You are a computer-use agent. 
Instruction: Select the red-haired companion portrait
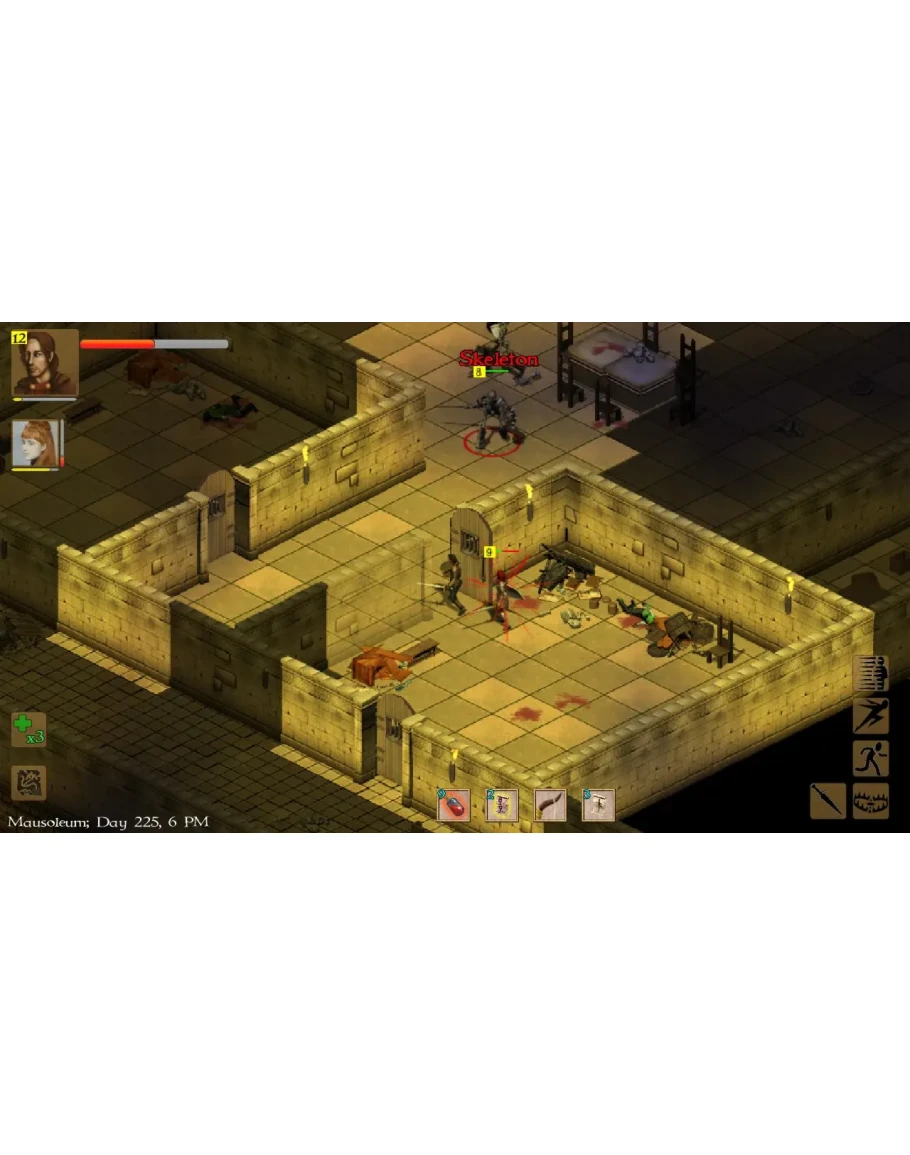36,444
